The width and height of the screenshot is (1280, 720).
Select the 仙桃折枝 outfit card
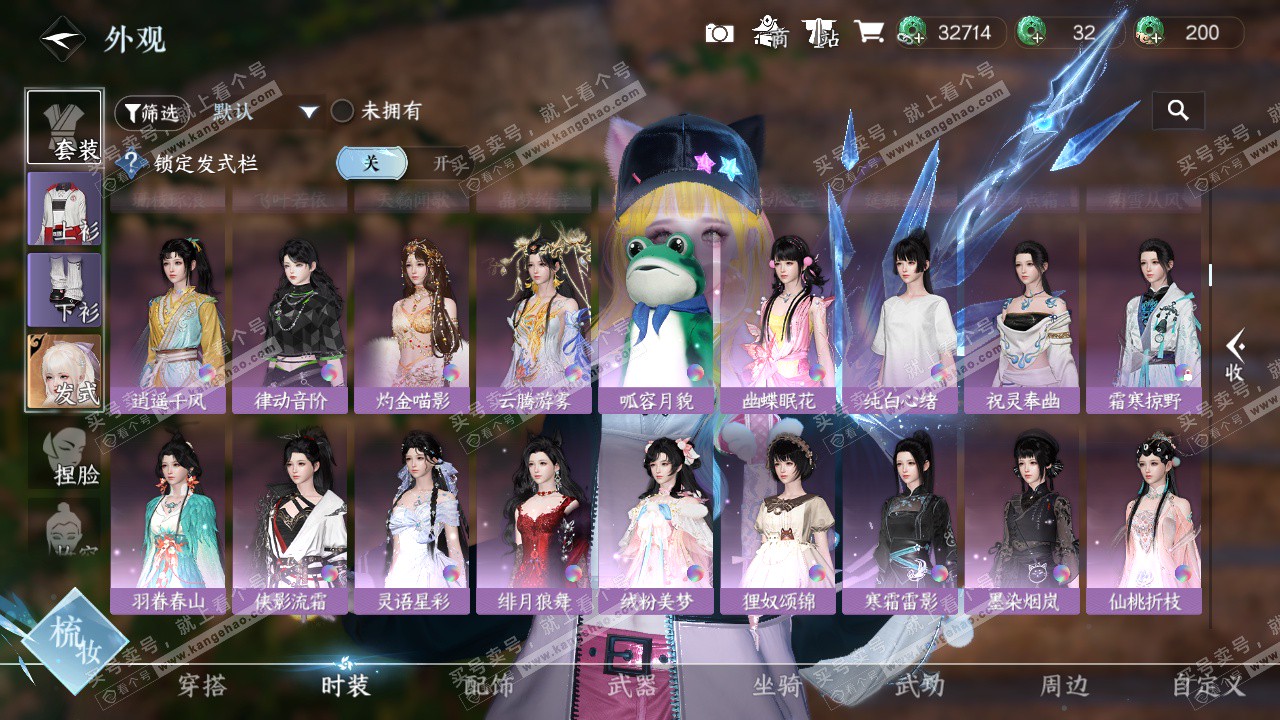1144,513
